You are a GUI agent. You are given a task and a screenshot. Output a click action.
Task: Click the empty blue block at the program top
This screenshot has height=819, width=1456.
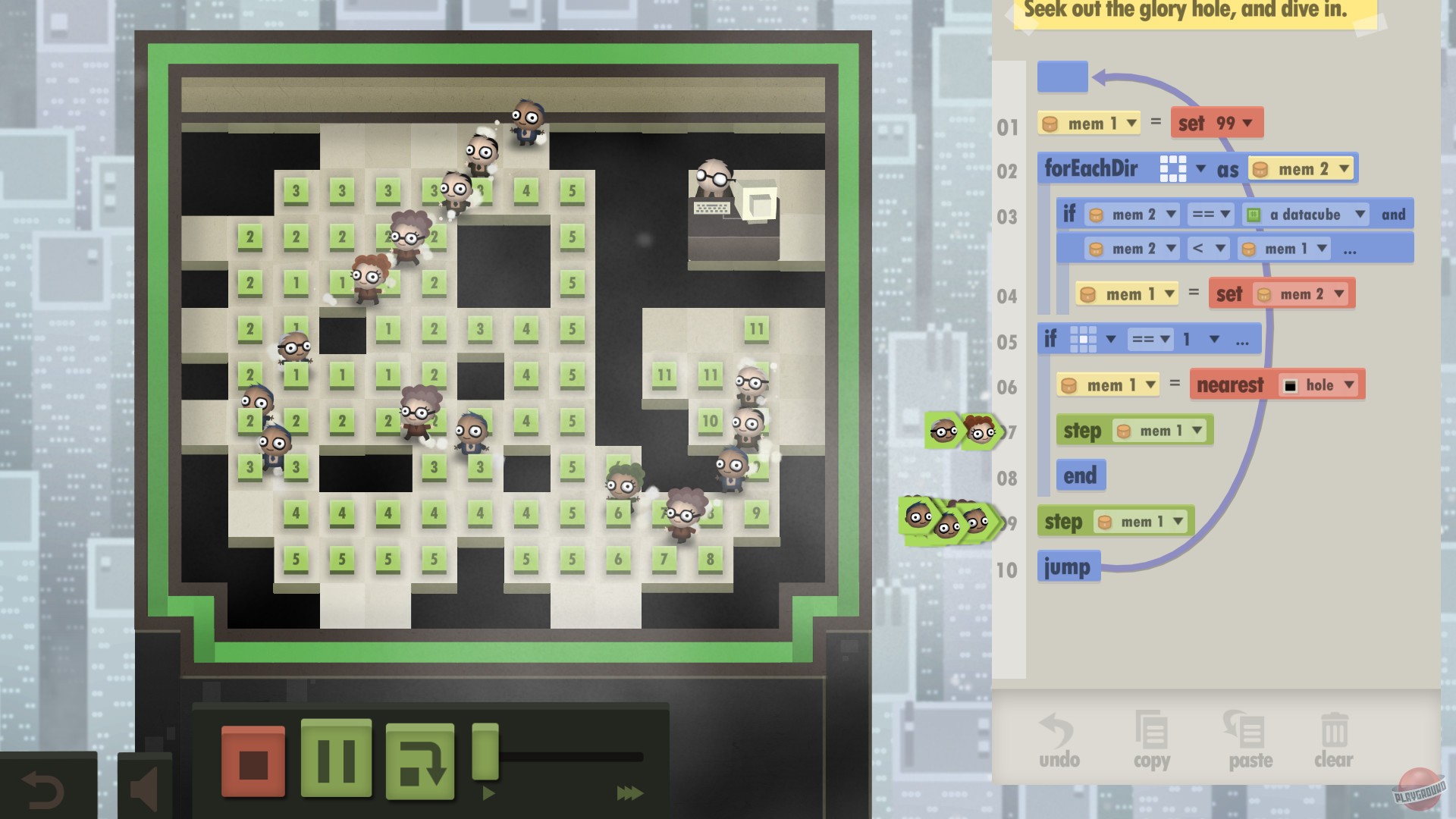tap(1062, 77)
